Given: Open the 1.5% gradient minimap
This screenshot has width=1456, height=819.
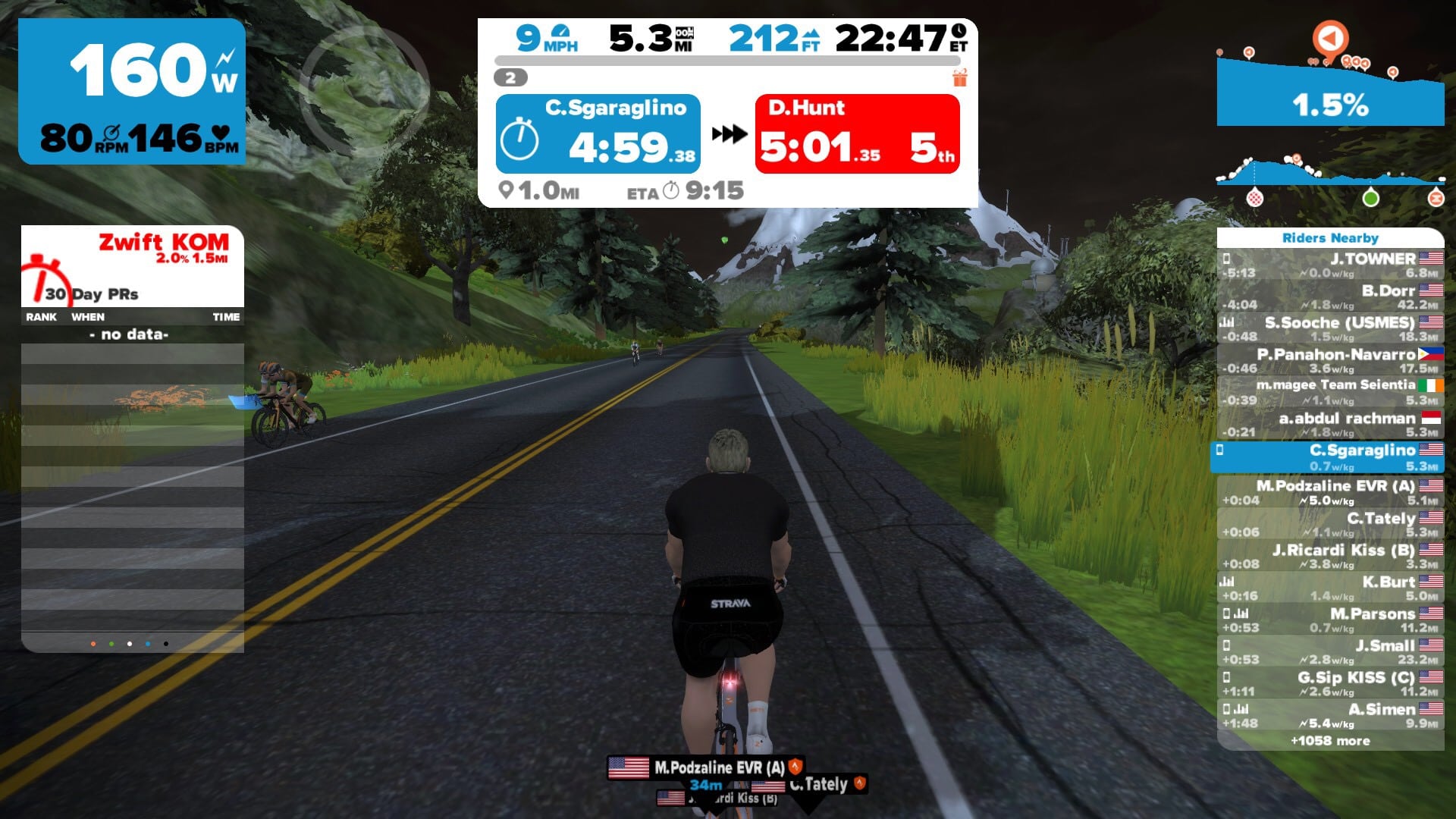Looking at the screenshot, I should (1330, 91).
